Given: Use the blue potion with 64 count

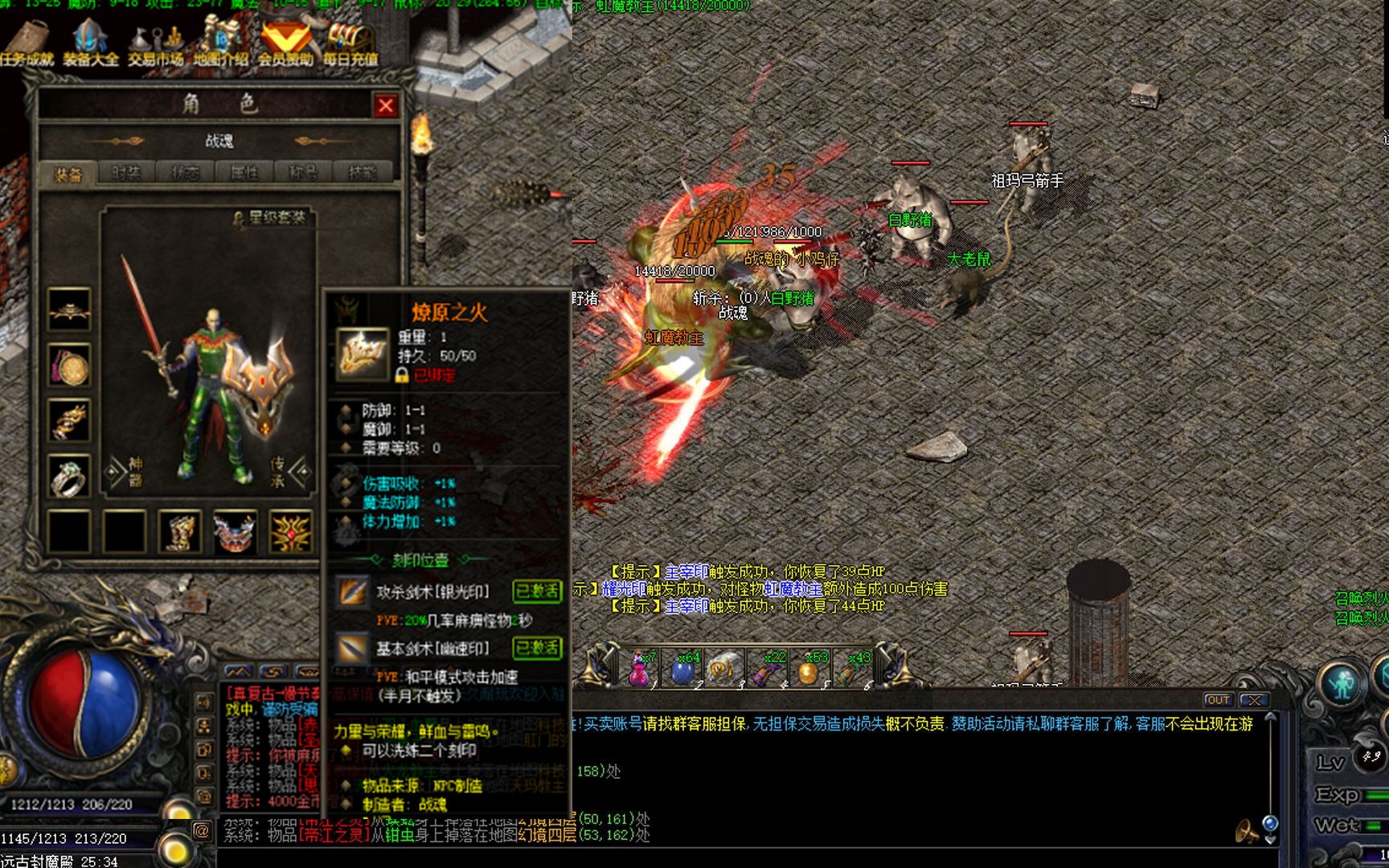Looking at the screenshot, I should [682, 669].
